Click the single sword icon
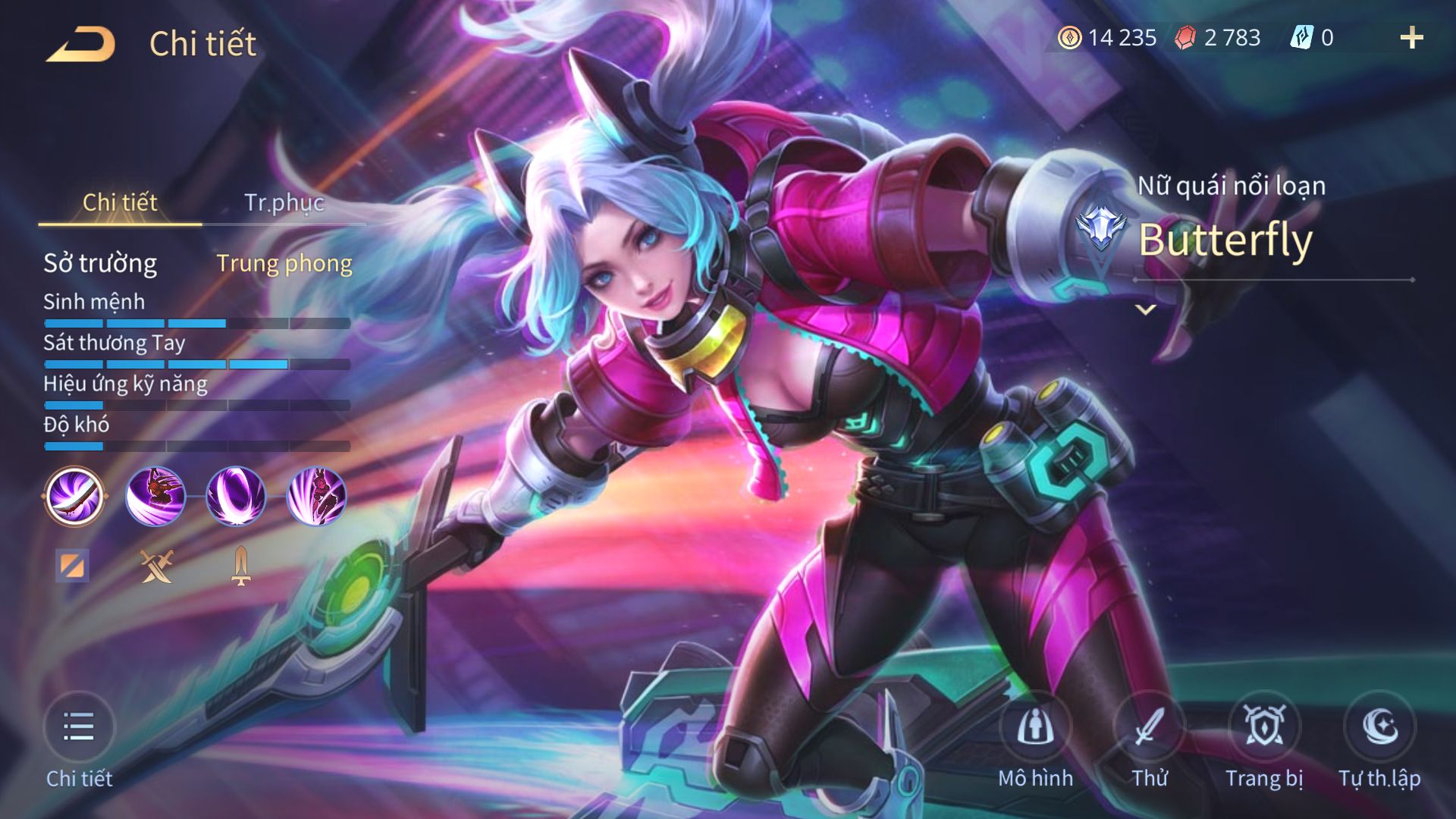The width and height of the screenshot is (1456, 819). 241,566
